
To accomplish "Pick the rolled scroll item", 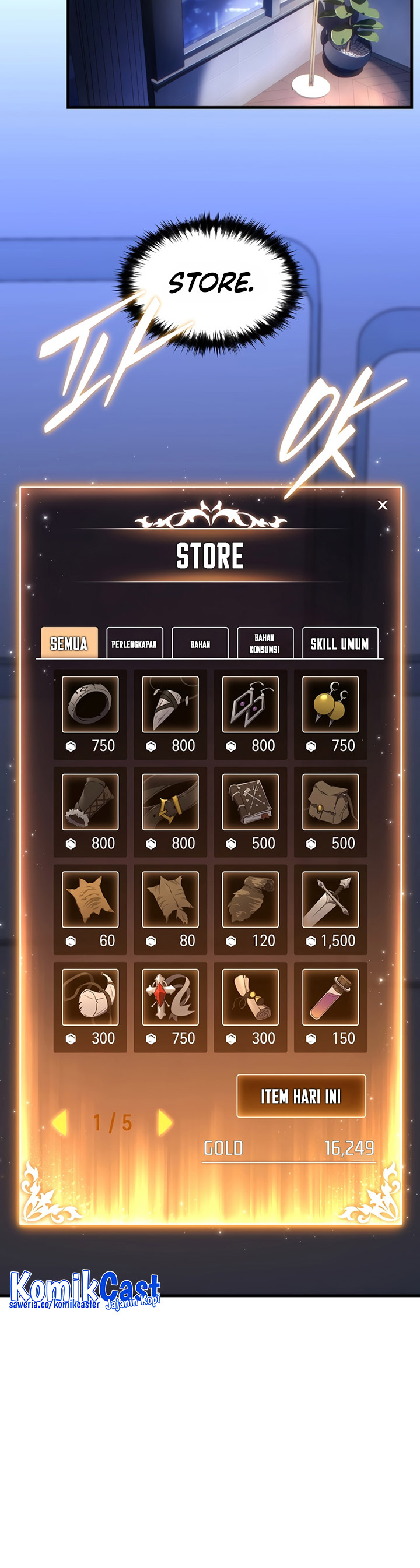I will [250, 996].
